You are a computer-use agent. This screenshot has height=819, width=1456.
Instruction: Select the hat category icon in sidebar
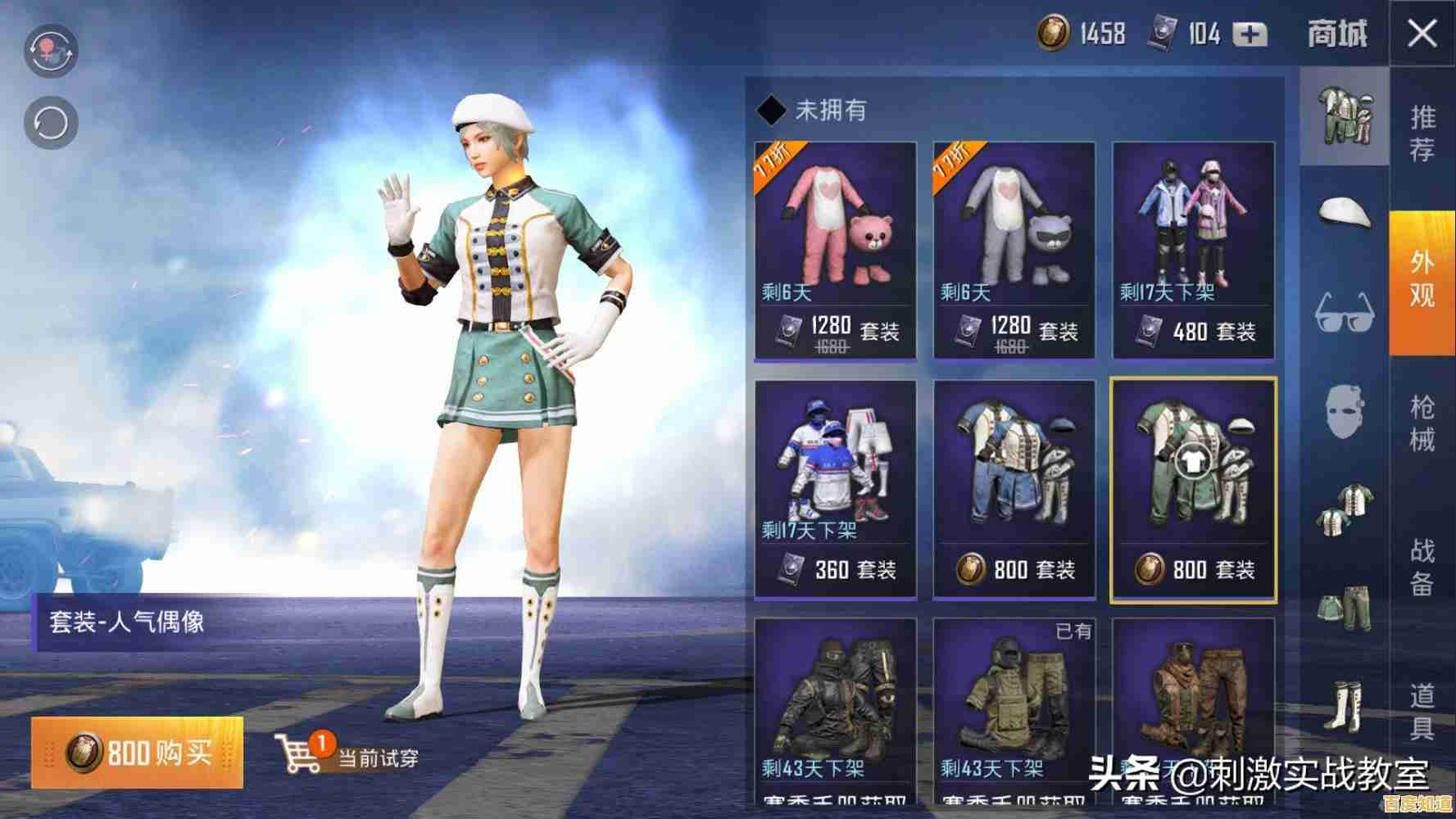pos(1344,215)
